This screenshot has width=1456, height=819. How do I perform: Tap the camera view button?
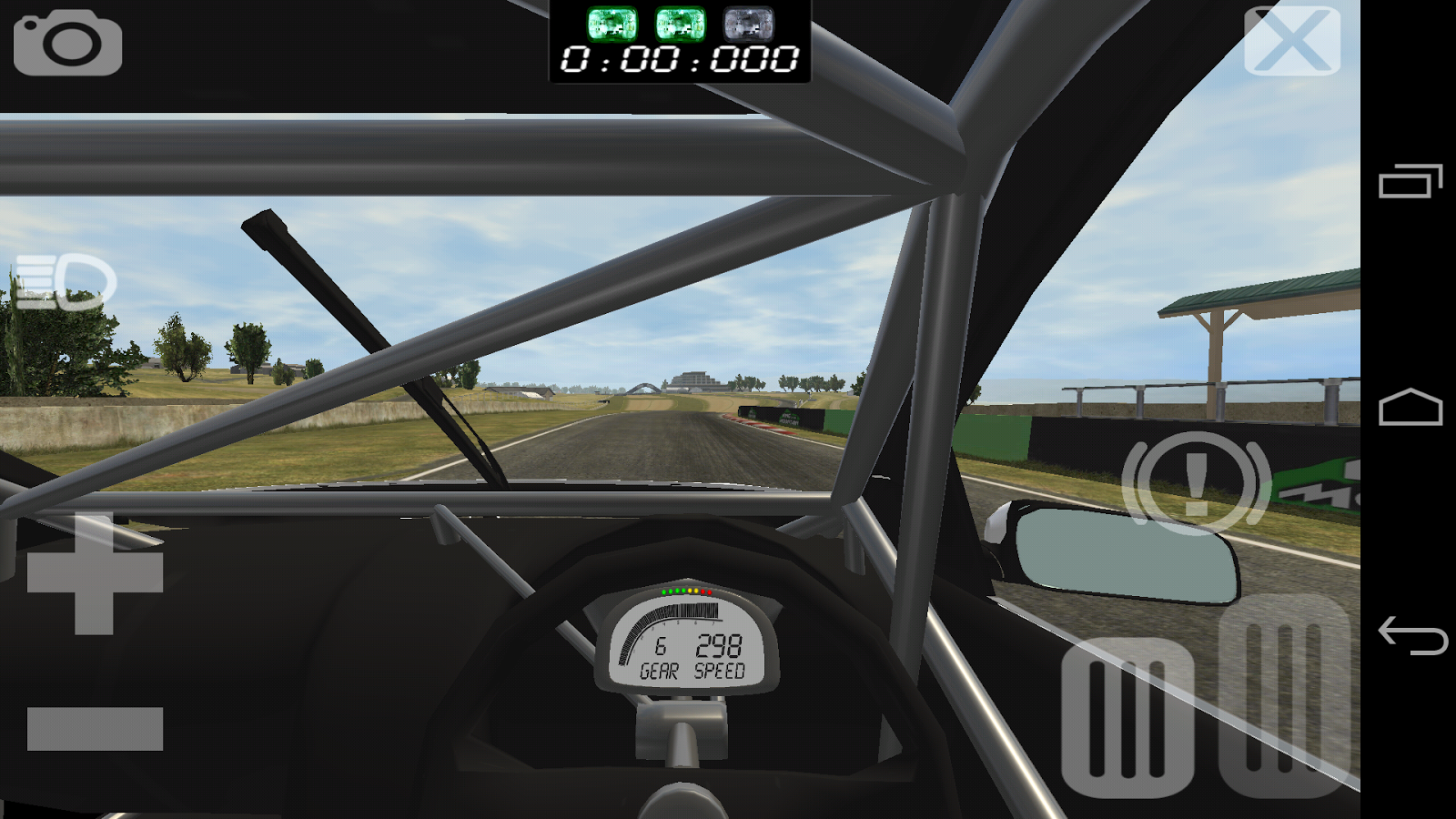pos(67,43)
